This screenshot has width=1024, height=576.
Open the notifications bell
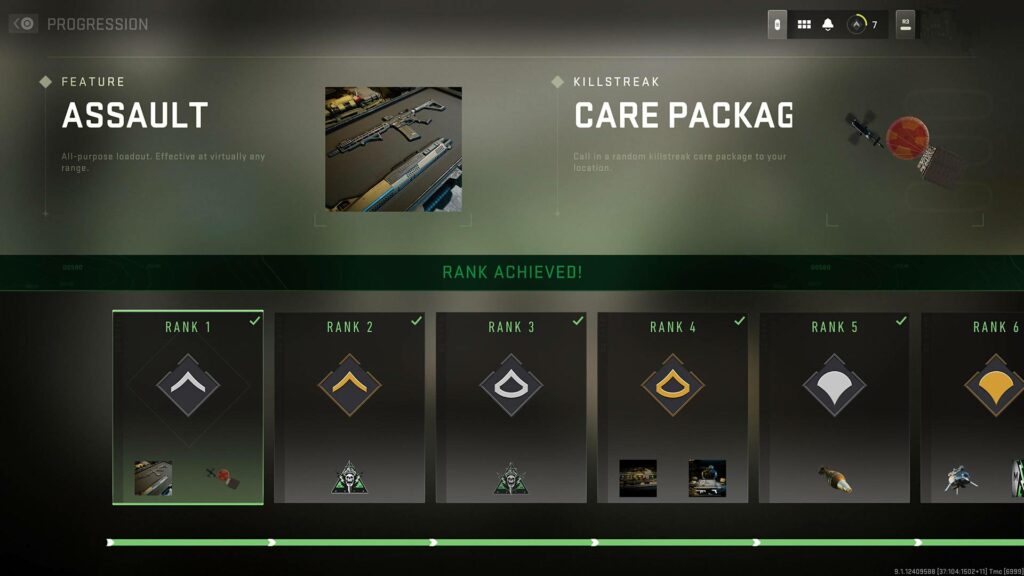click(x=828, y=24)
